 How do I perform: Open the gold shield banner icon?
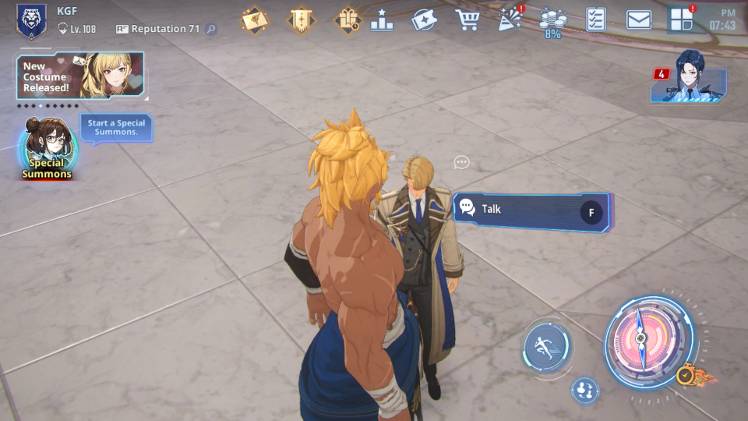pyautogui.click(x=300, y=19)
